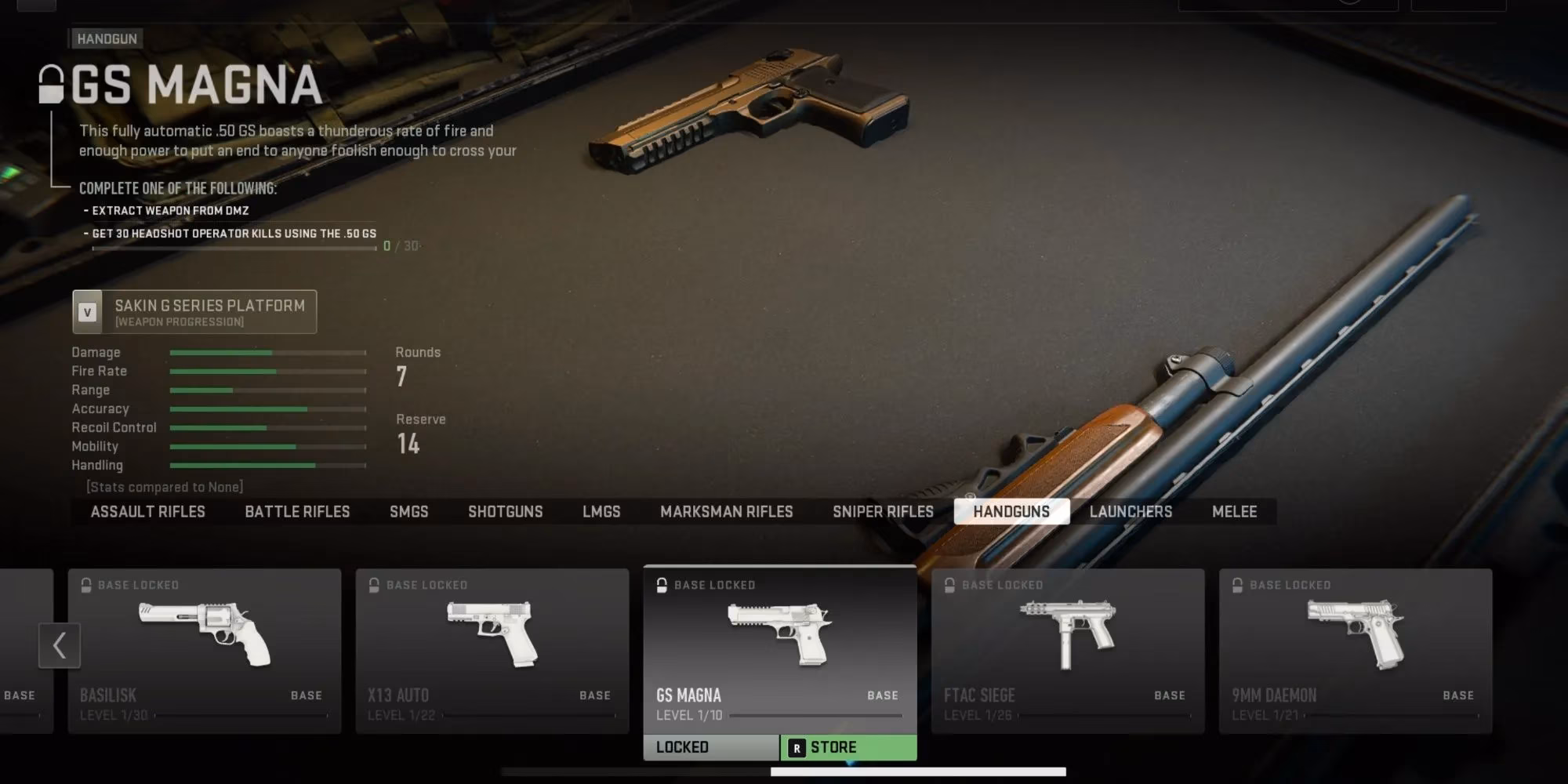This screenshot has height=784, width=1568.
Task: Click the Locked button under GS Magna
Action: coord(711,748)
